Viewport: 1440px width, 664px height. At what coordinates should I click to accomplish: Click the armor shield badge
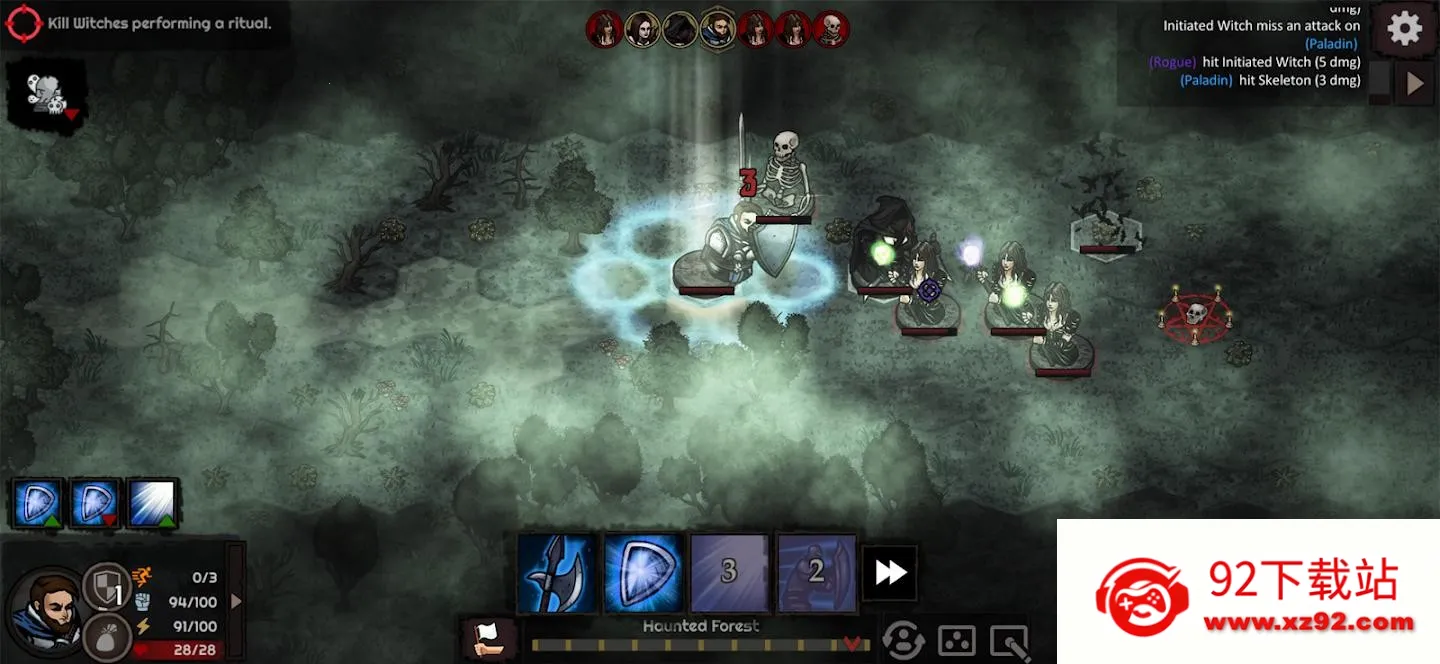104,586
